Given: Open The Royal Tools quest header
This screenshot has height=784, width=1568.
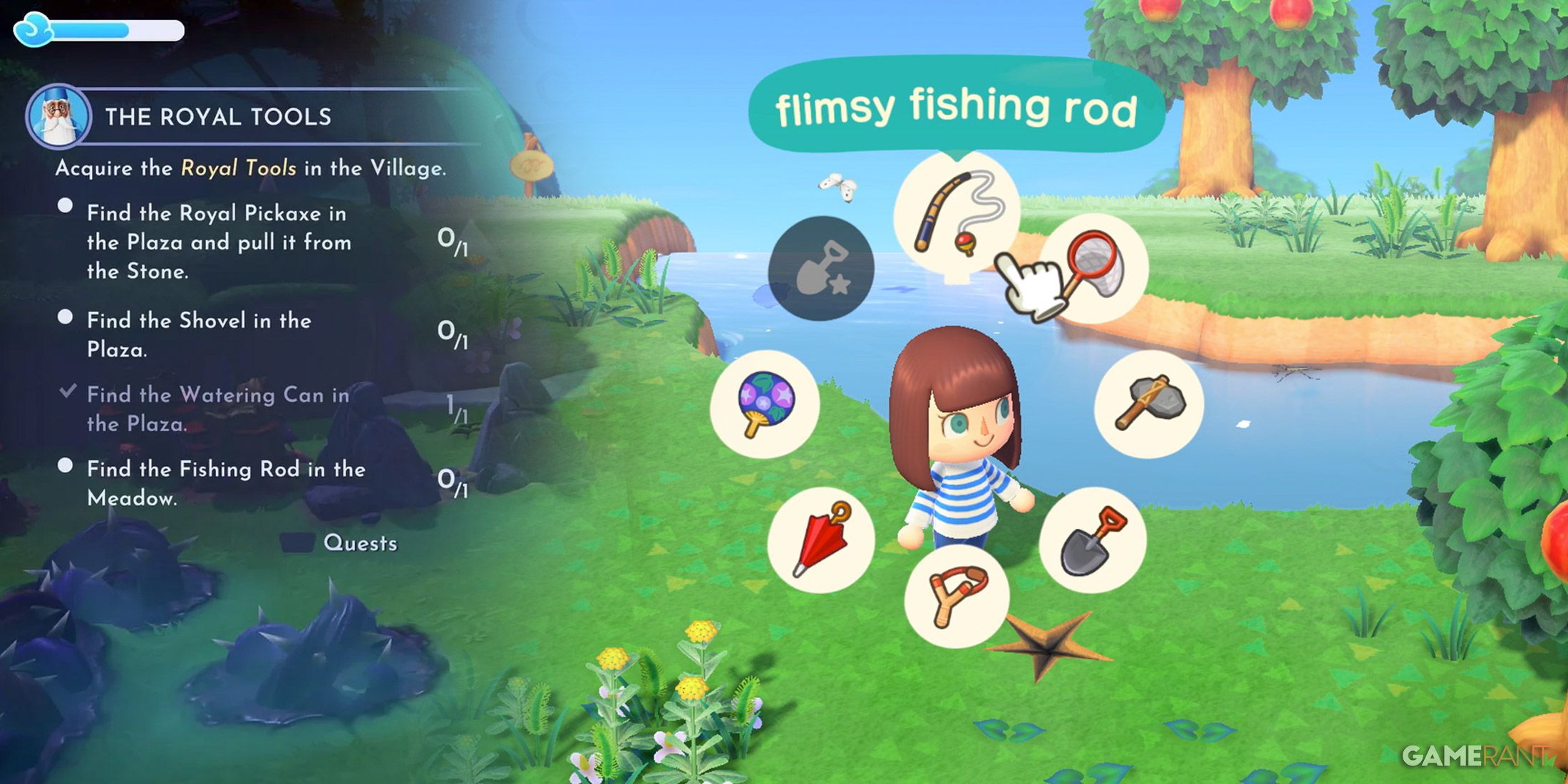Looking at the screenshot, I should click(x=218, y=117).
